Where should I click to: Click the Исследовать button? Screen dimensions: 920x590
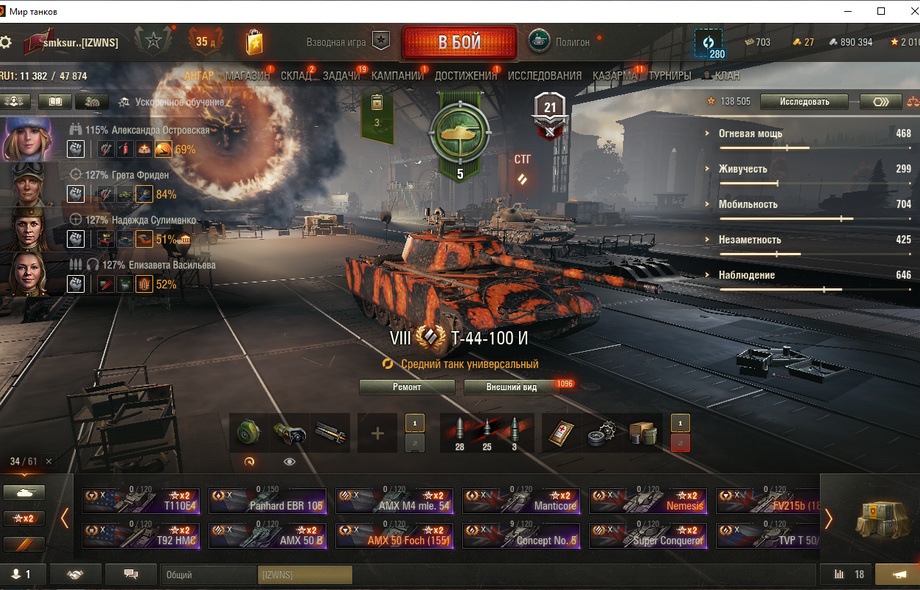[x=803, y=102]
